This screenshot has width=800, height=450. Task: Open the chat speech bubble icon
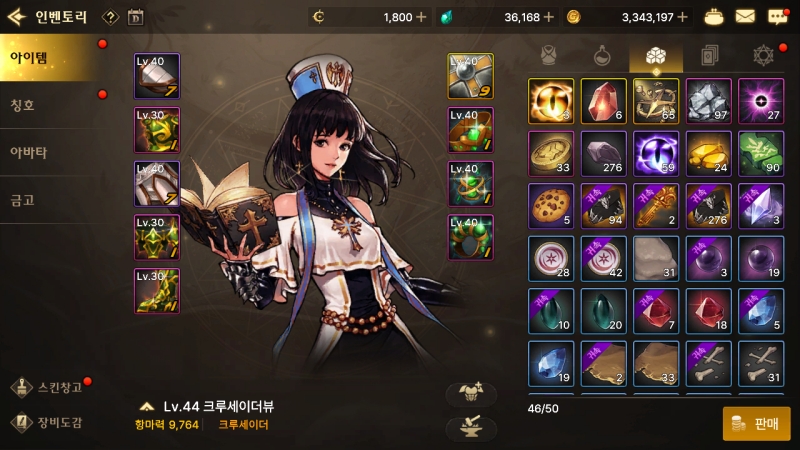pyautogui.click(x=777, y=16)
